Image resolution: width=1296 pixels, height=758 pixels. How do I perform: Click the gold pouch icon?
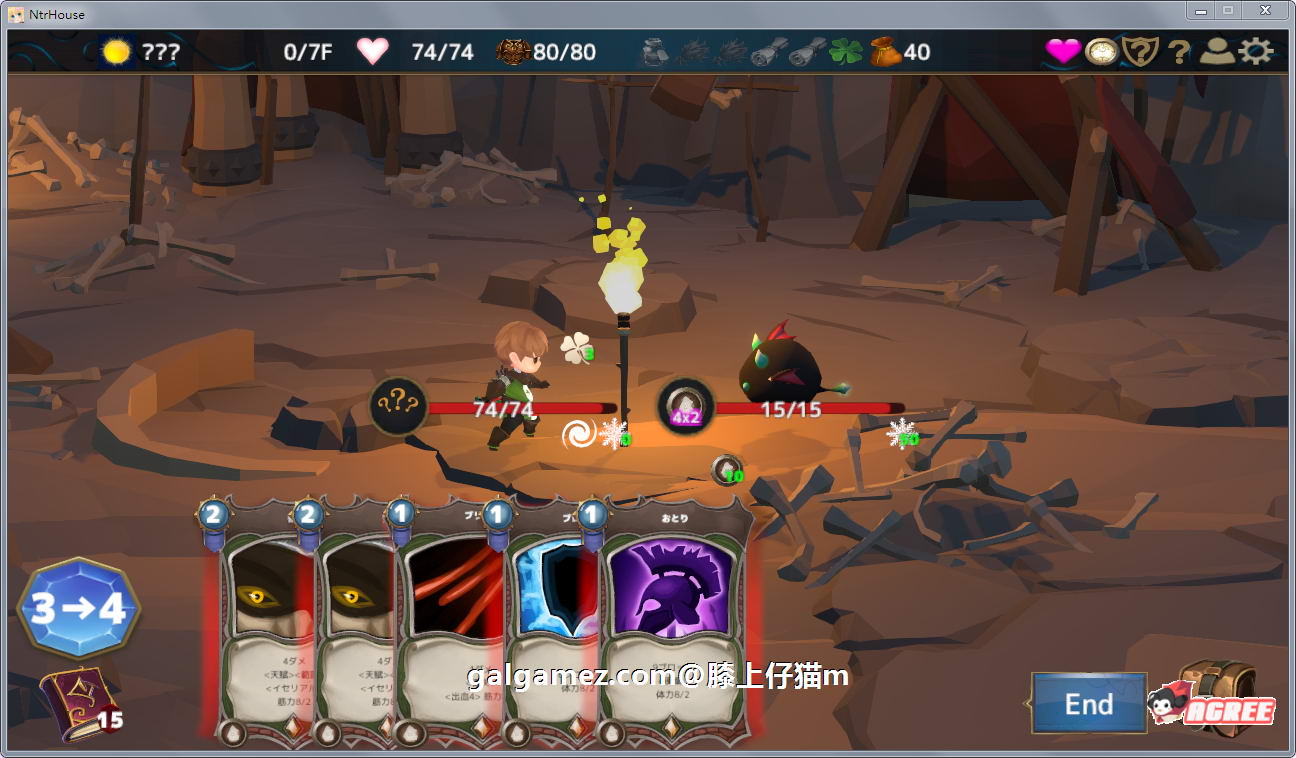[x=885, y=51]
